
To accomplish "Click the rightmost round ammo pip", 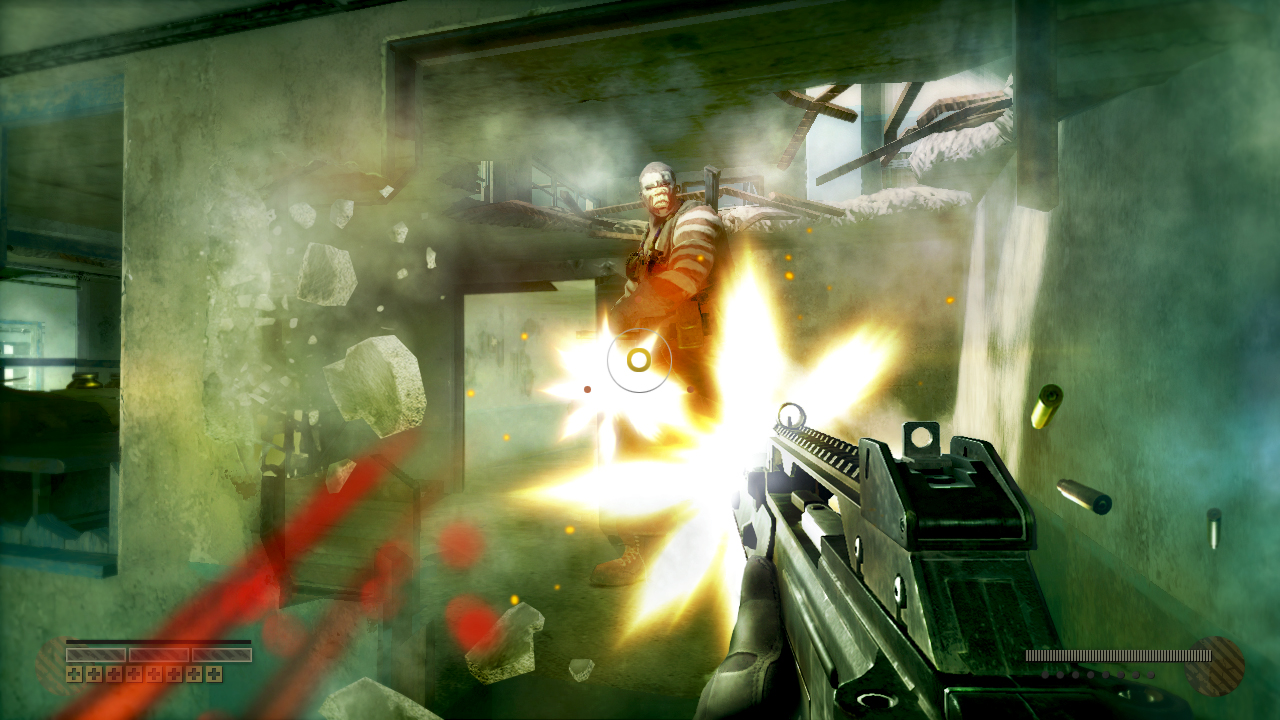I will [1151, 675].
